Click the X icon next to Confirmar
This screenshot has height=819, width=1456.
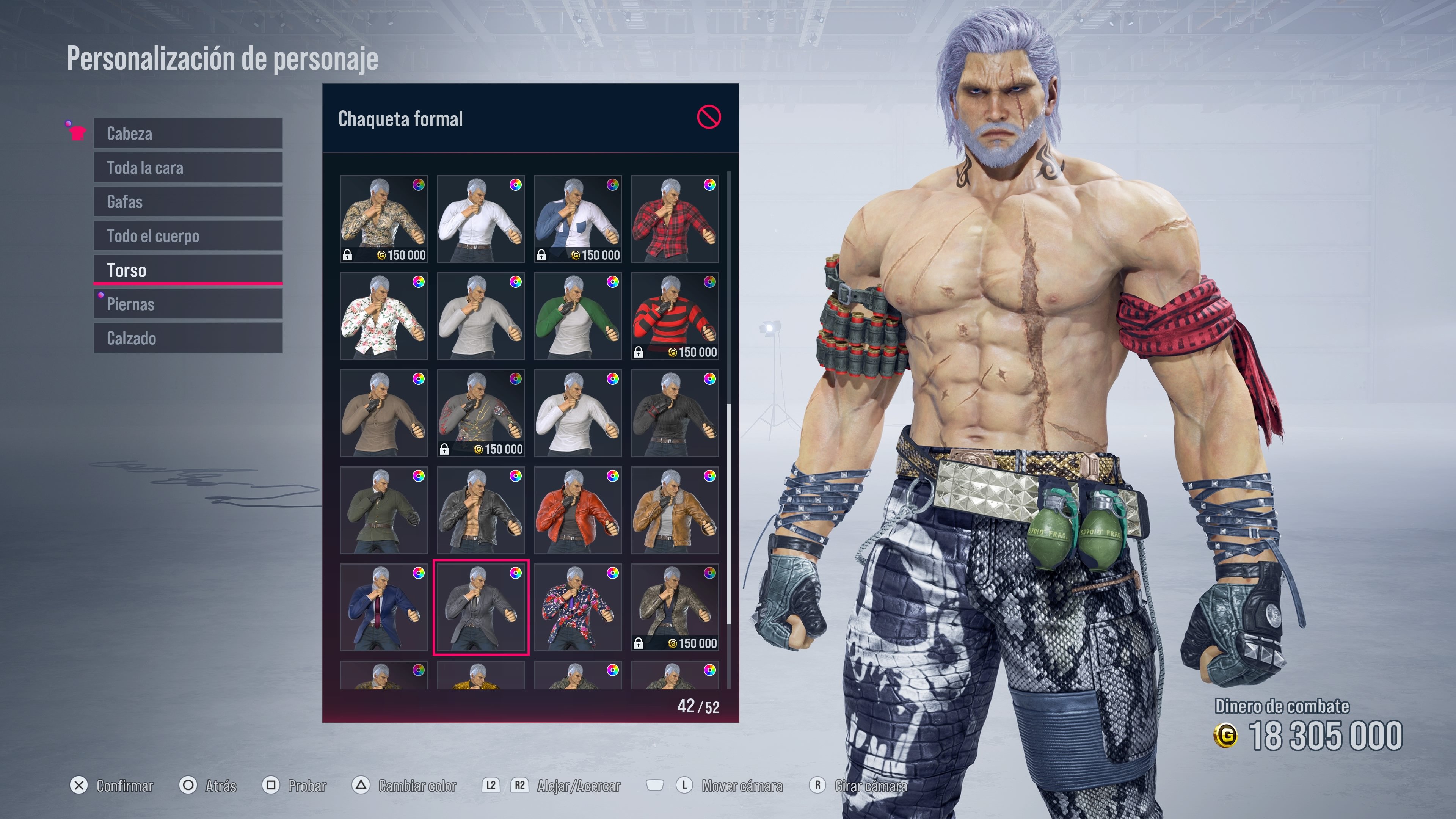point(78,786)
